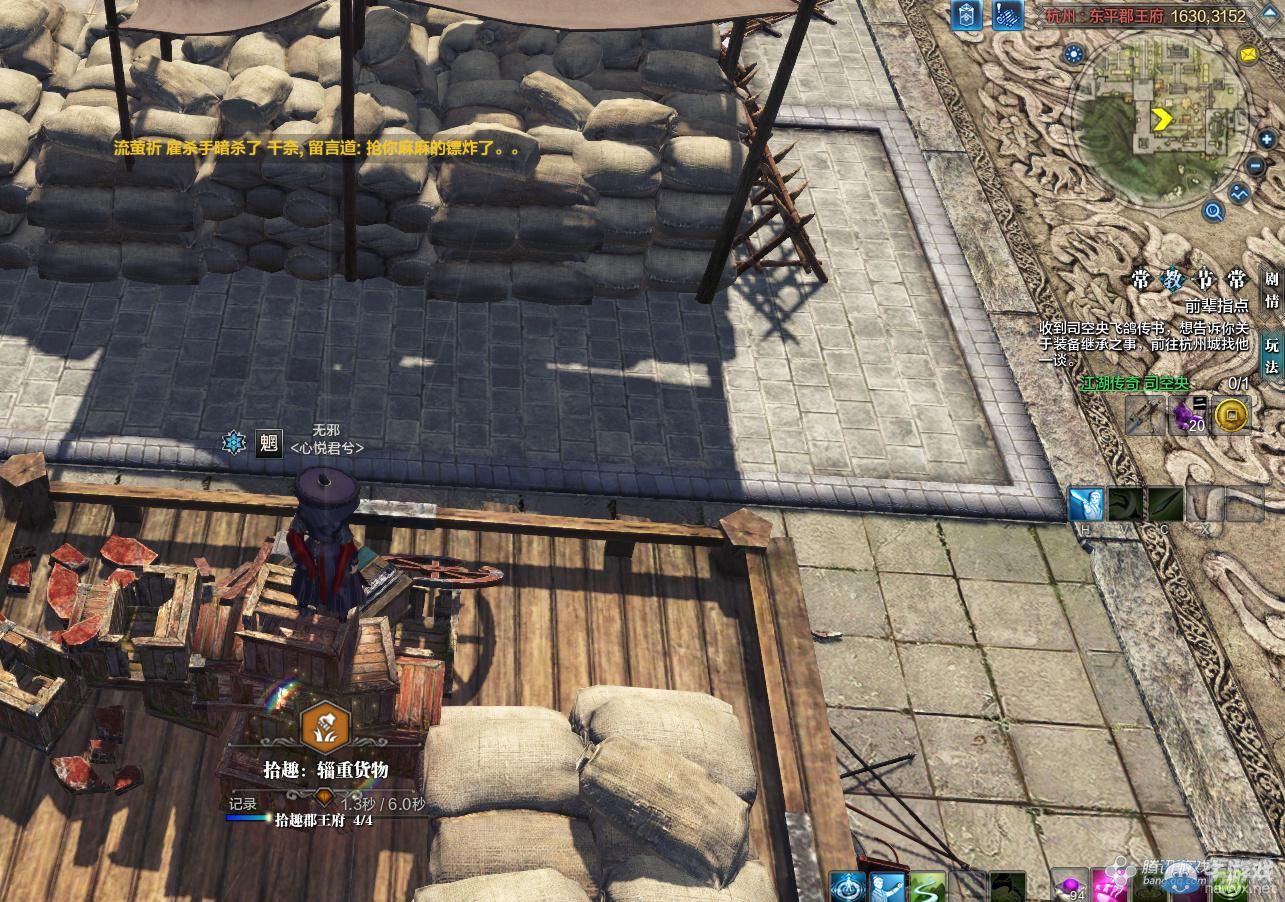Viewport: 1285px width, 902px height.
Task: Open the minimap magnifier search button
Action: pos(1214,211)
